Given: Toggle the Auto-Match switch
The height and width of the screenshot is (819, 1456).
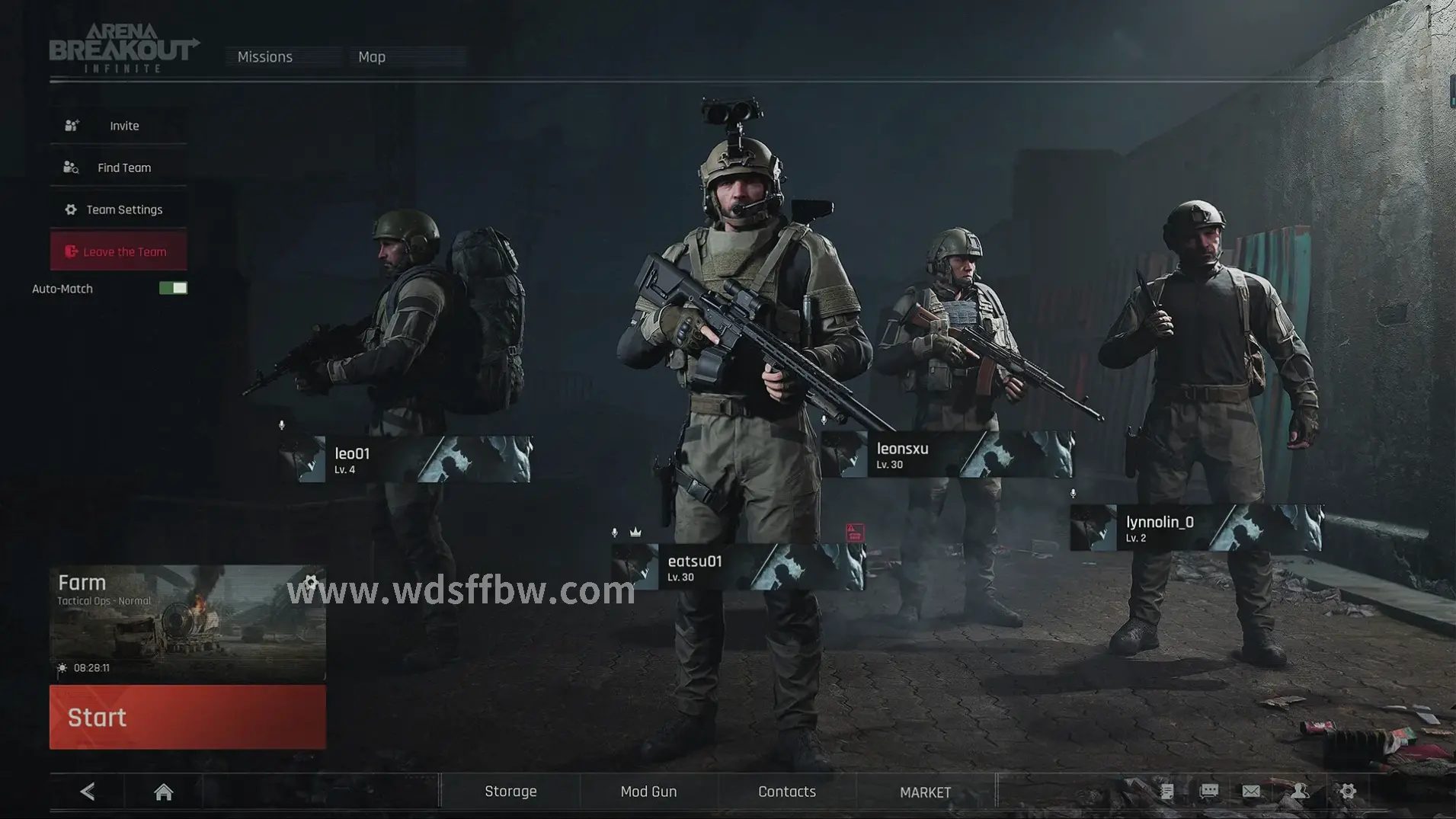Looking at the screenshot, I should click(173, 288).
